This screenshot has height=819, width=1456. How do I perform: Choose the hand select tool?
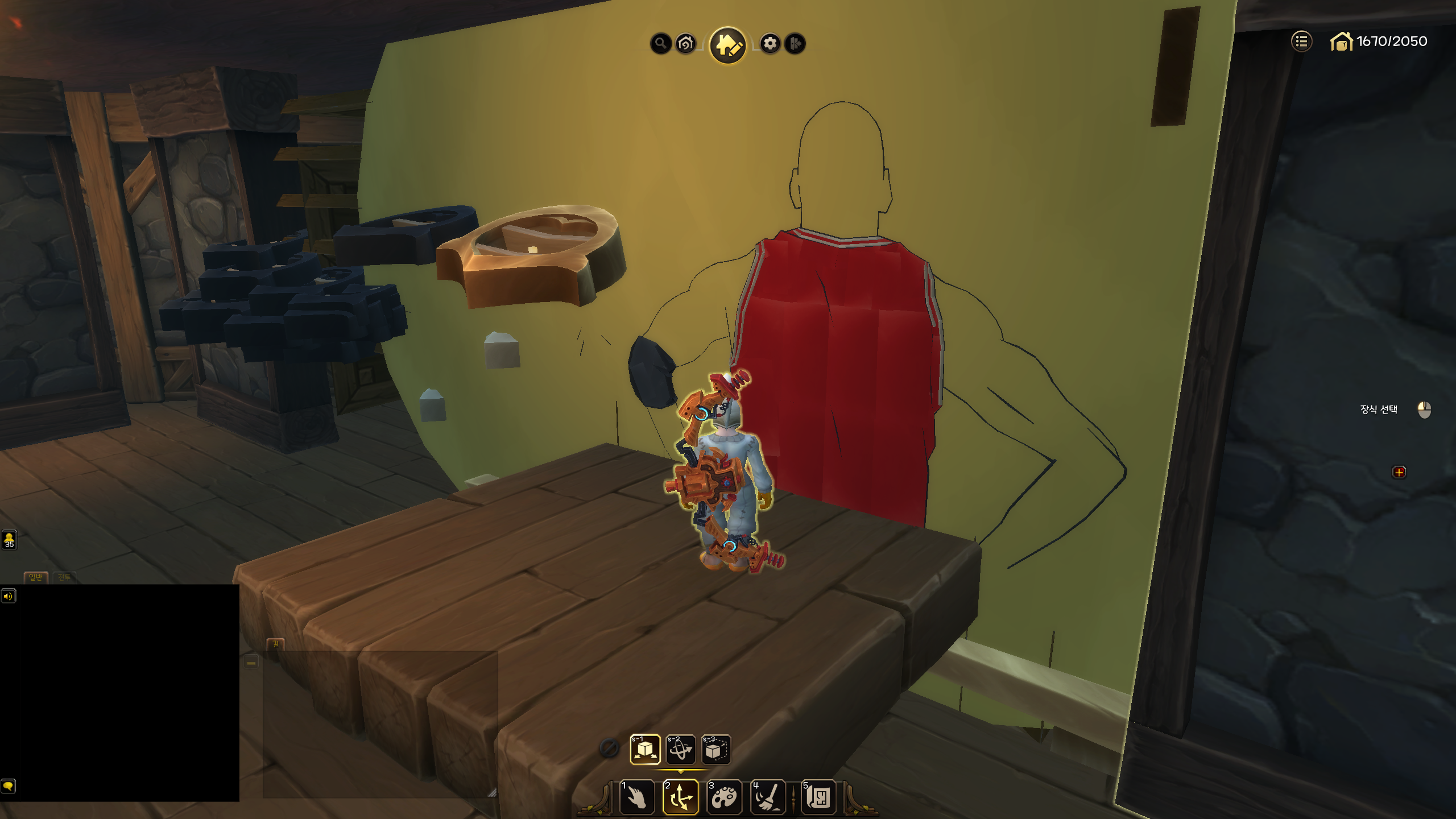(637, 797)
